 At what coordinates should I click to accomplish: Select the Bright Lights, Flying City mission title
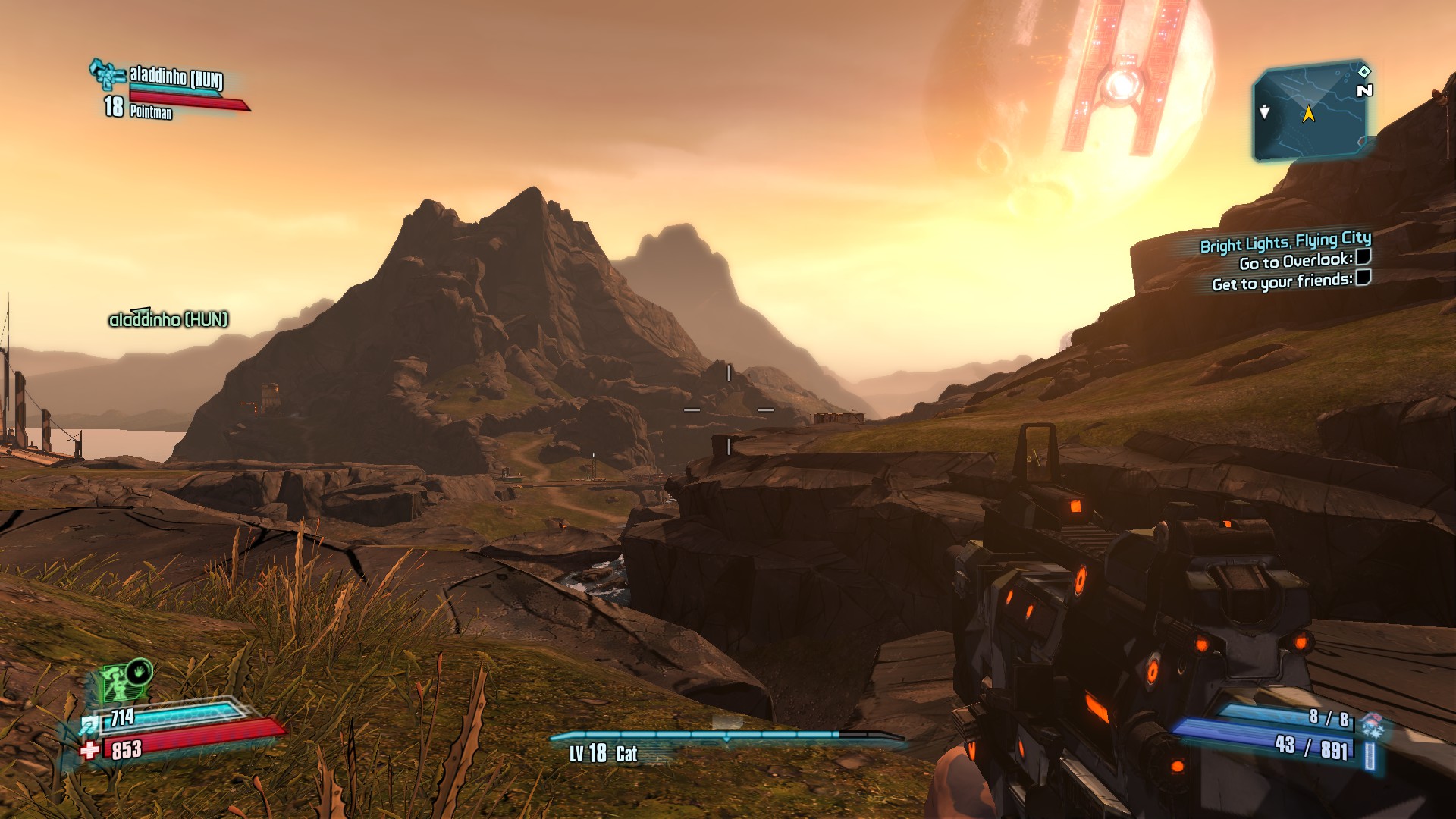coord(1285,242)
